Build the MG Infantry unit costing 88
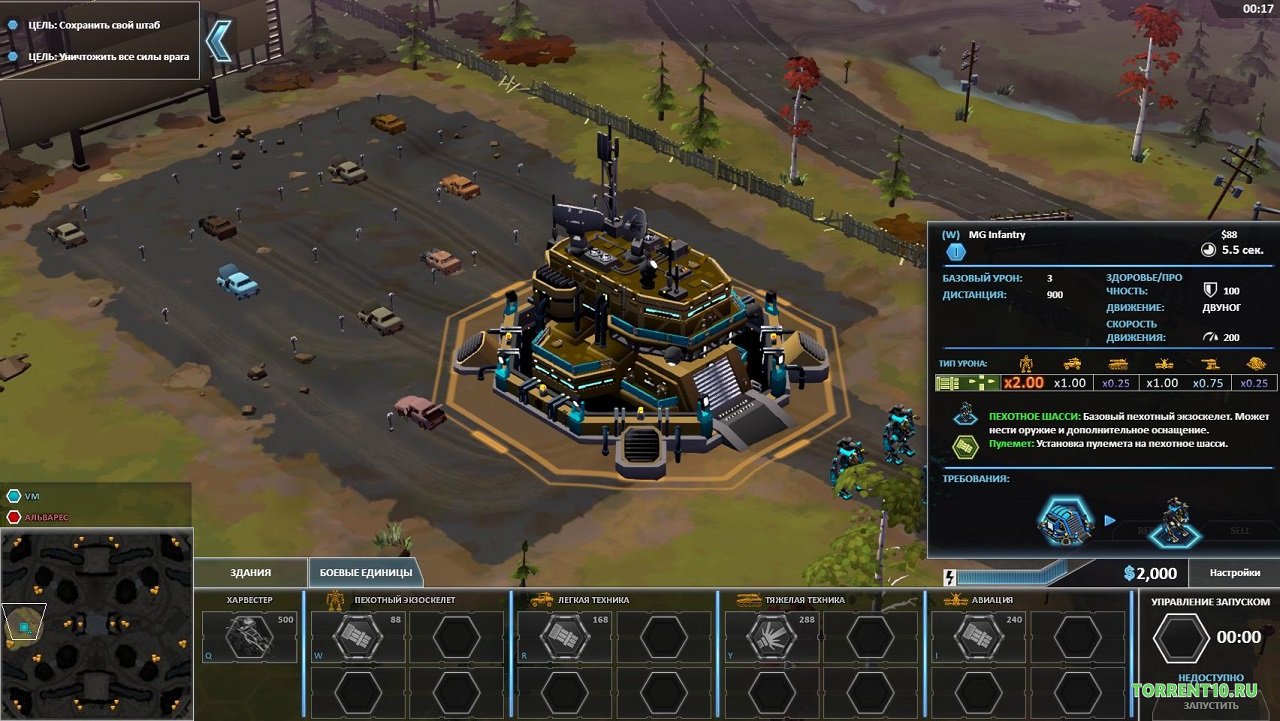The image size is (1280, 721). 357,637
